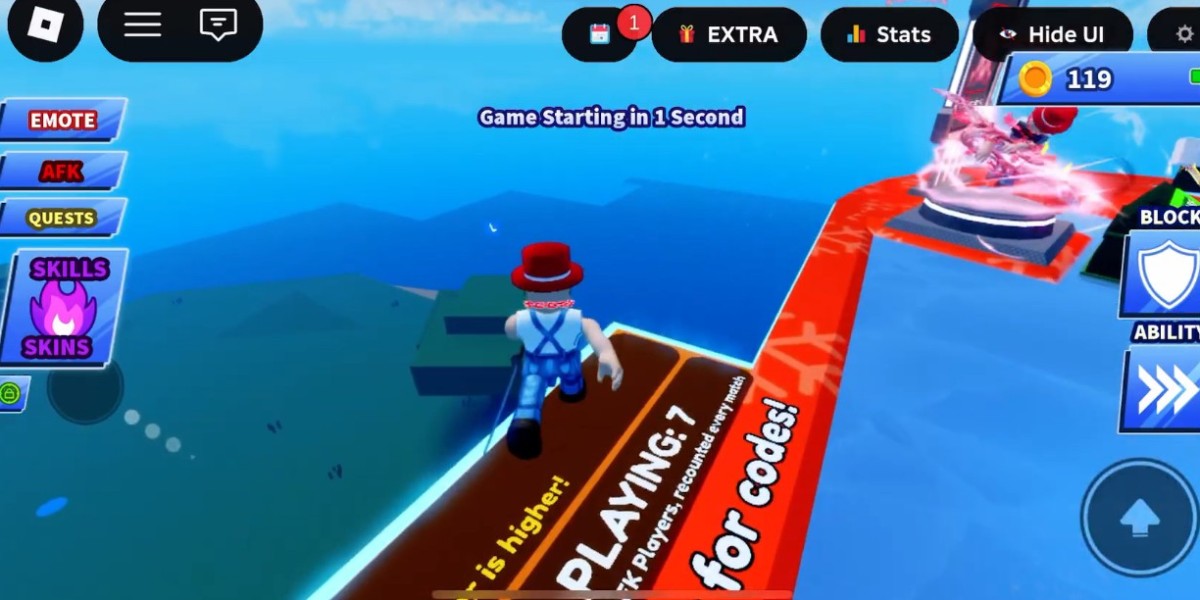This screenshot has height=600, width=1200.
Task: Toggle AFK mode
Action: pos(62,171)
